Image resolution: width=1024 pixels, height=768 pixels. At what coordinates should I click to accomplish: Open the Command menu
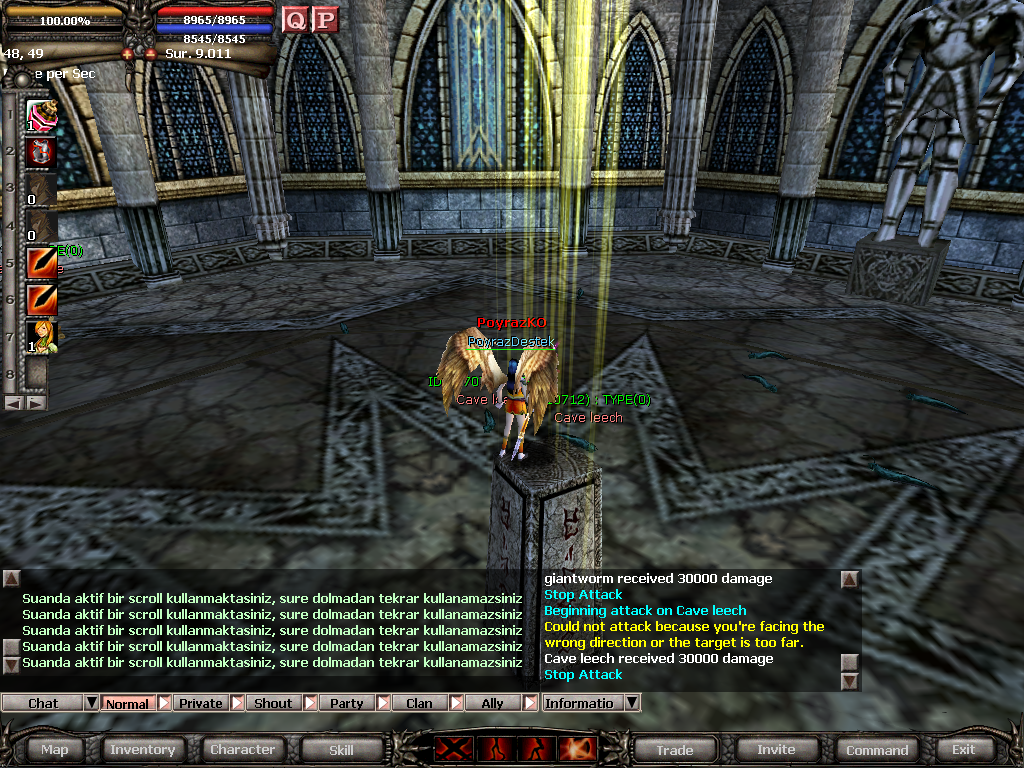[x=877, y=749]
